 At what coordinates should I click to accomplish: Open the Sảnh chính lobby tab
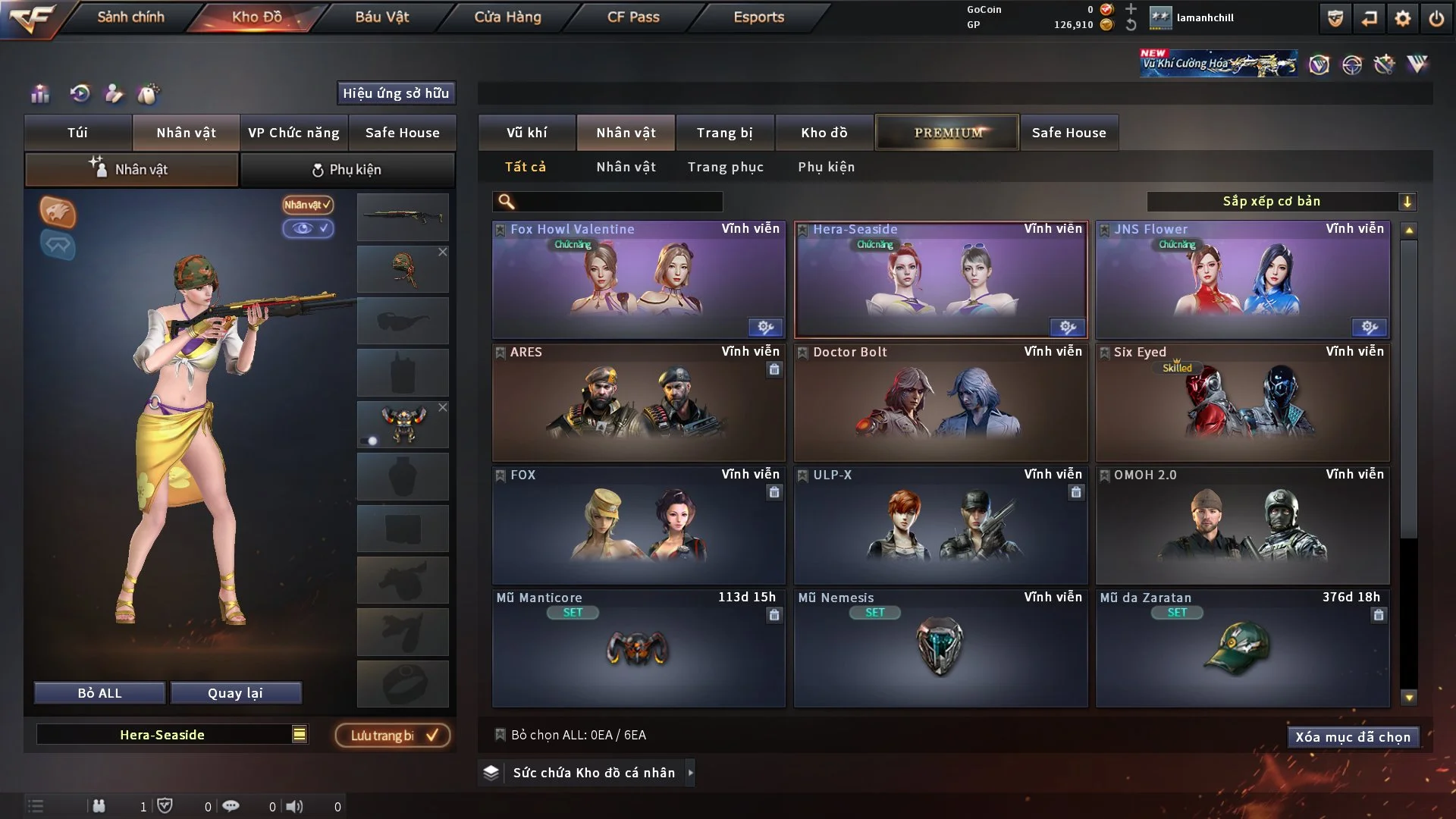[130, 17]
